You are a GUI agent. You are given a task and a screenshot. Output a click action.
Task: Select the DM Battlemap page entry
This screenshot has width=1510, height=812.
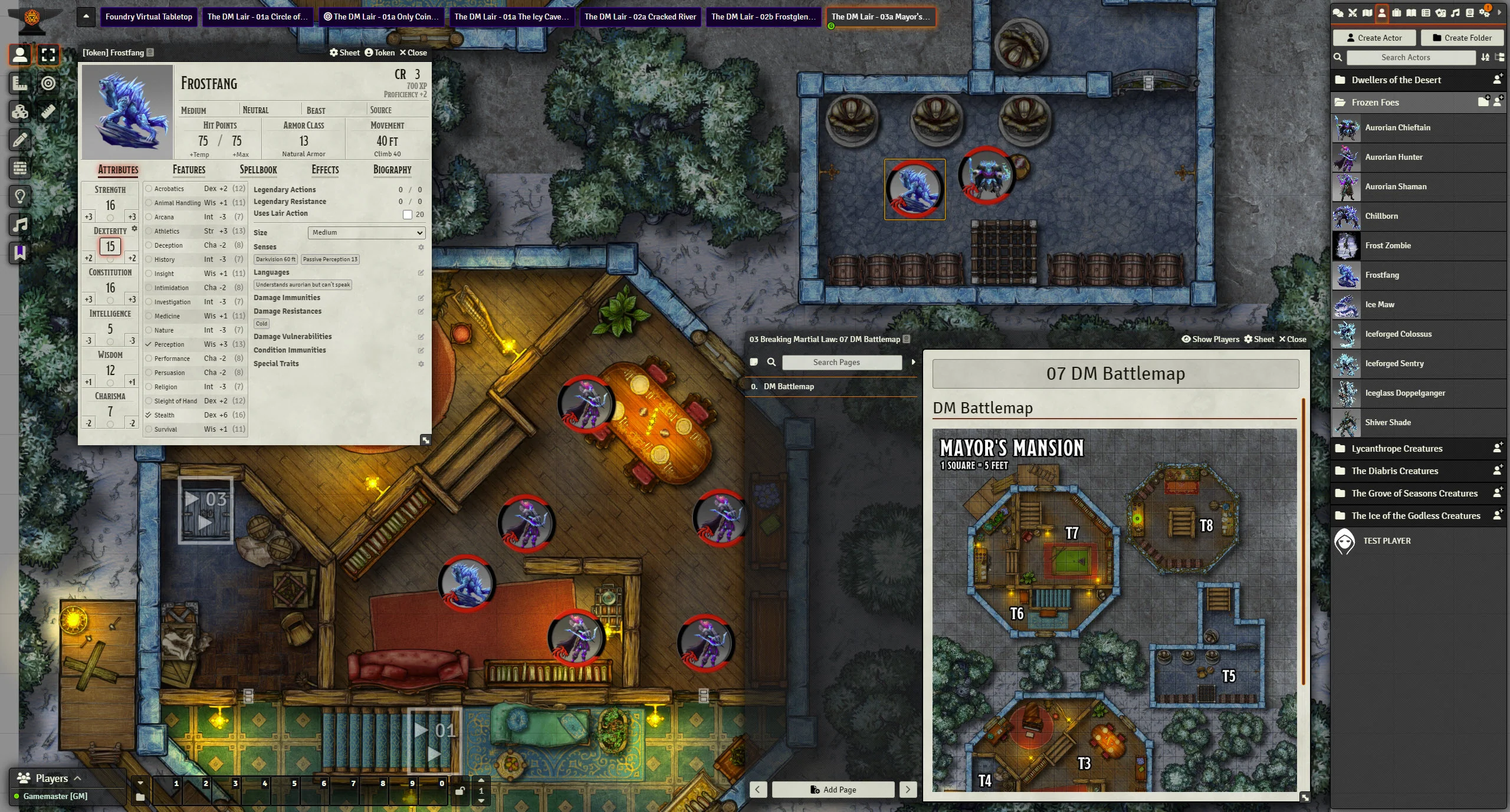[x=789, y=387]
